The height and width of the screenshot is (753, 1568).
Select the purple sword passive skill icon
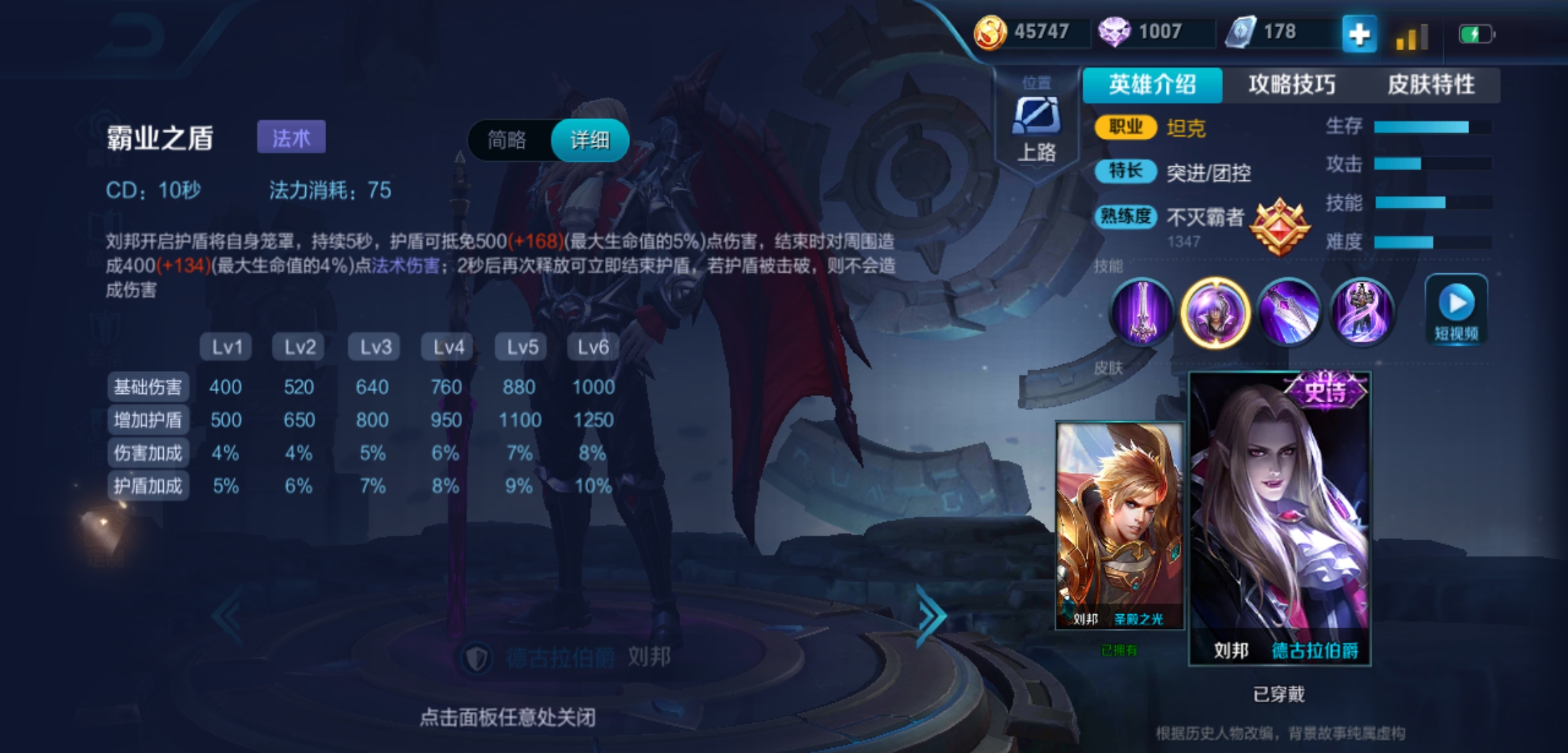(x=1142, y=312)
